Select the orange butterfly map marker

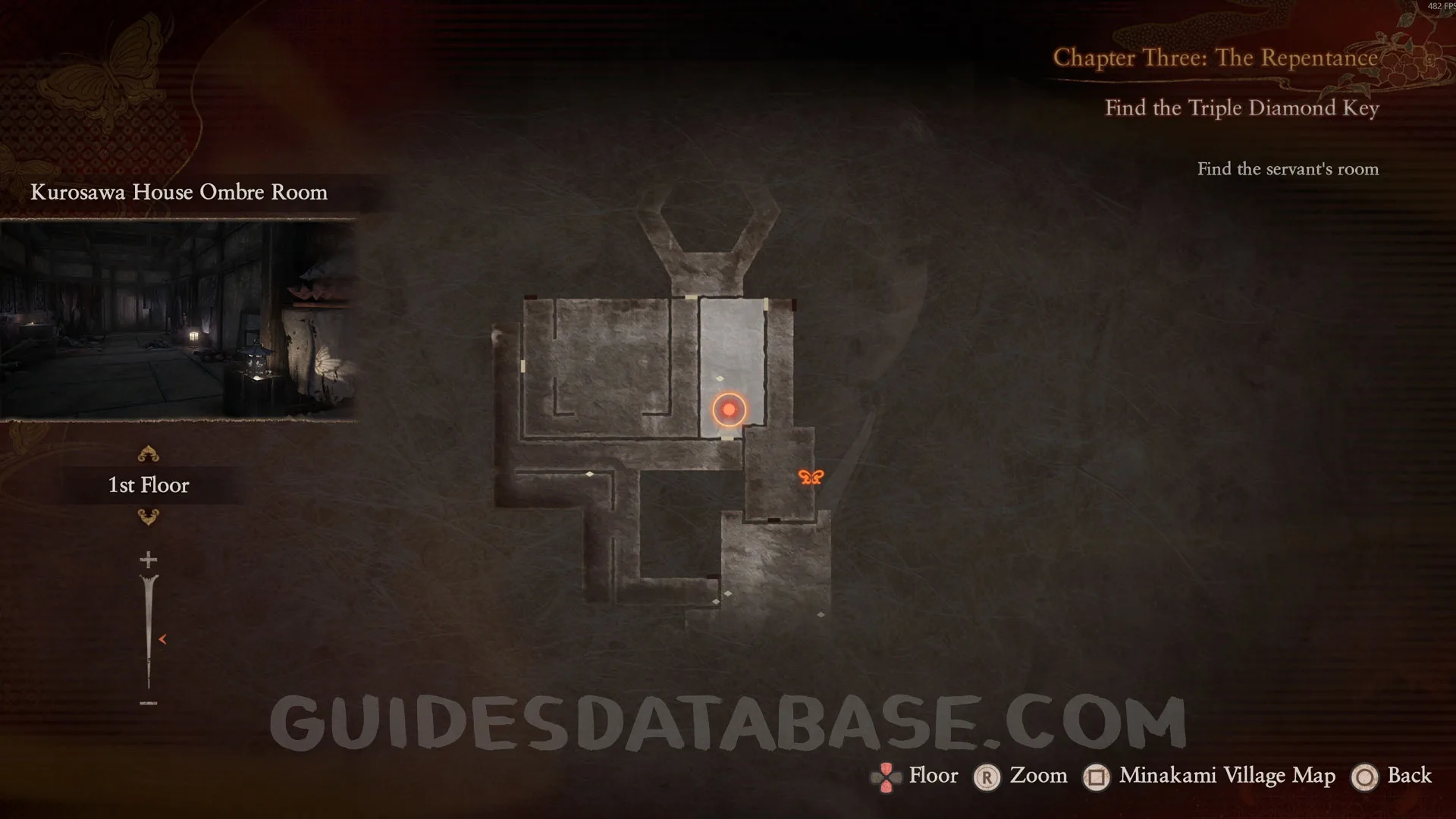pyautogui.click(x=811, y=477)
